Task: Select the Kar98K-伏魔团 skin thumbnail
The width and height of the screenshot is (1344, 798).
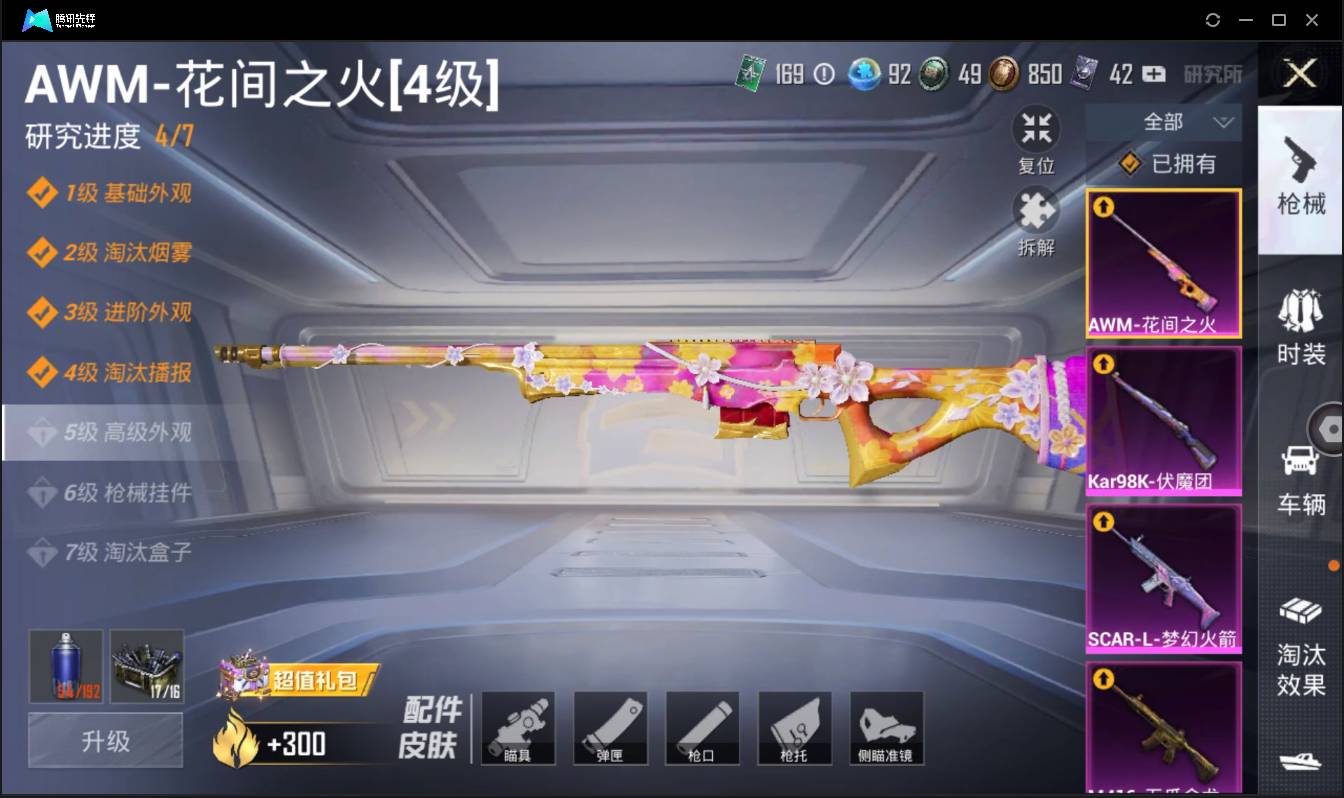Action: tap(1163, 420)
